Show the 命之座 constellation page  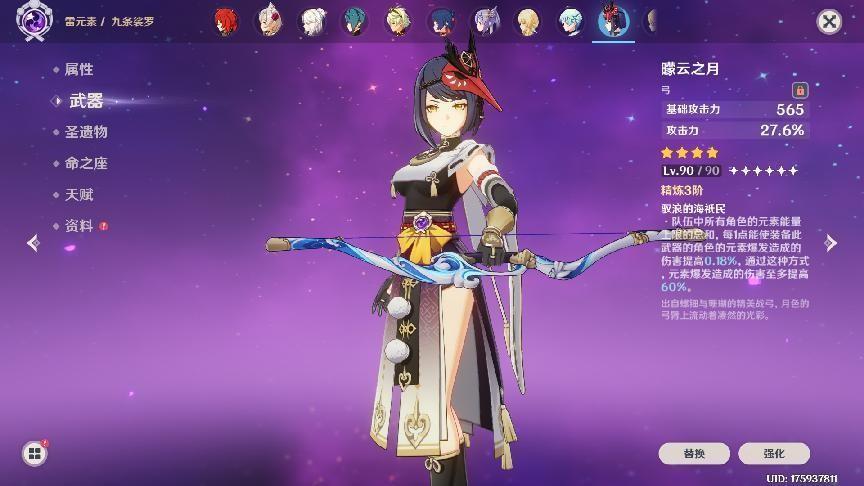pos(86,163)
